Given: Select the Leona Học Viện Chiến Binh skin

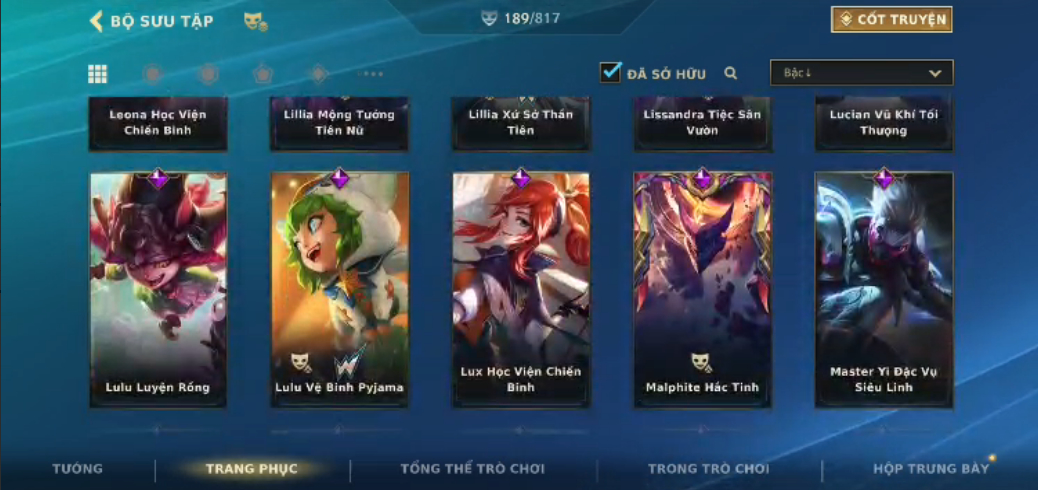Looking at the screenshot, I should coord(158,123).
